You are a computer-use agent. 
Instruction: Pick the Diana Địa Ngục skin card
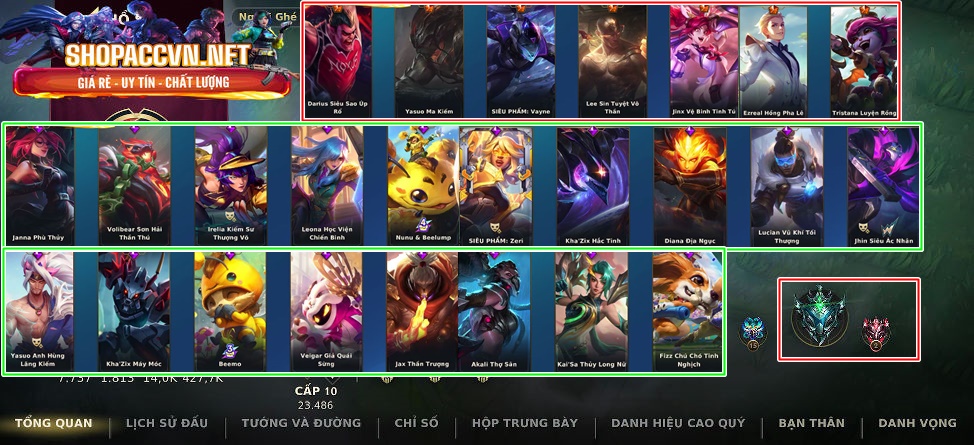(x=690, y=187)
